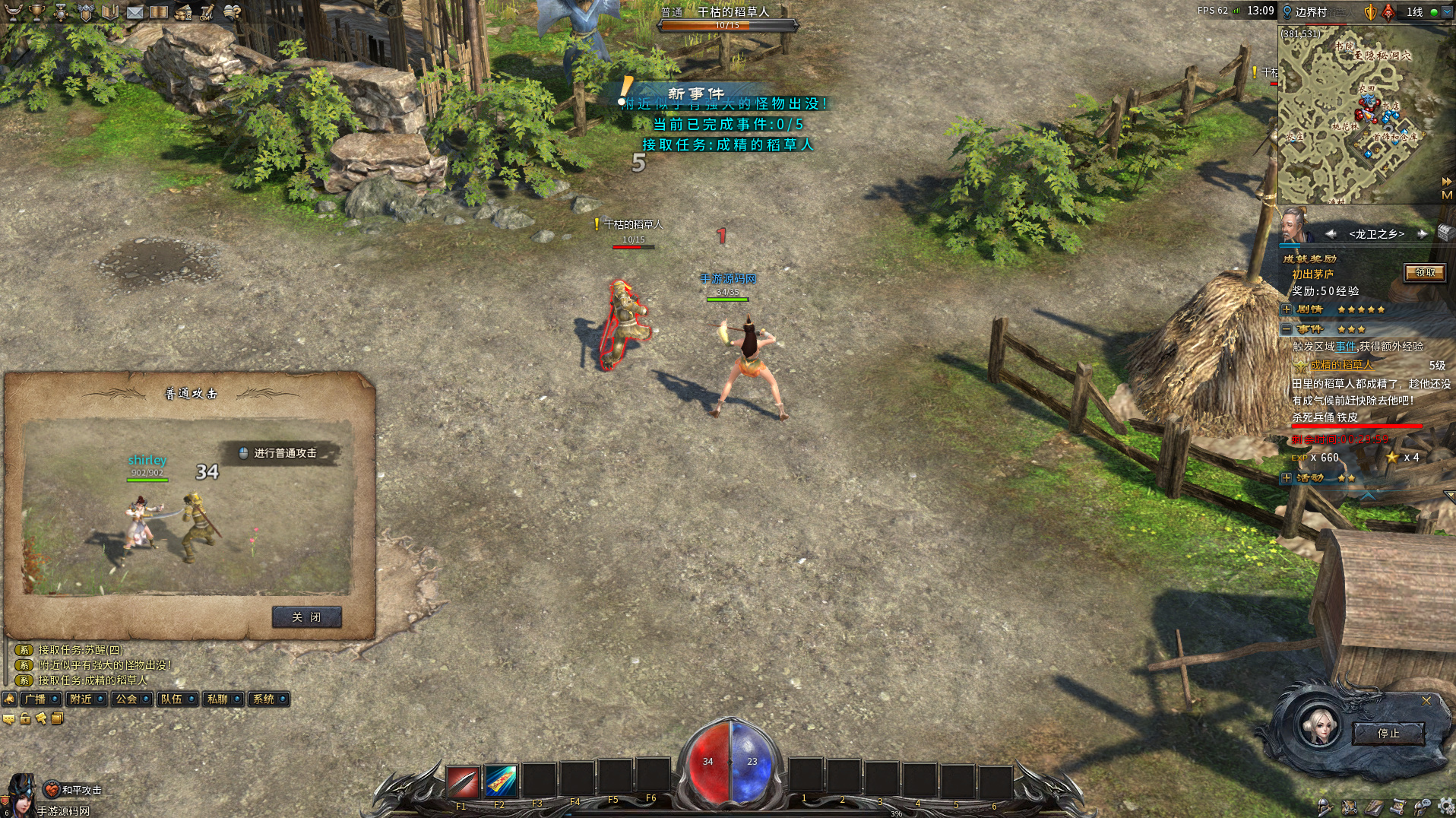
Task: Collapse the 事件 event quest section
Action: 1287,329
